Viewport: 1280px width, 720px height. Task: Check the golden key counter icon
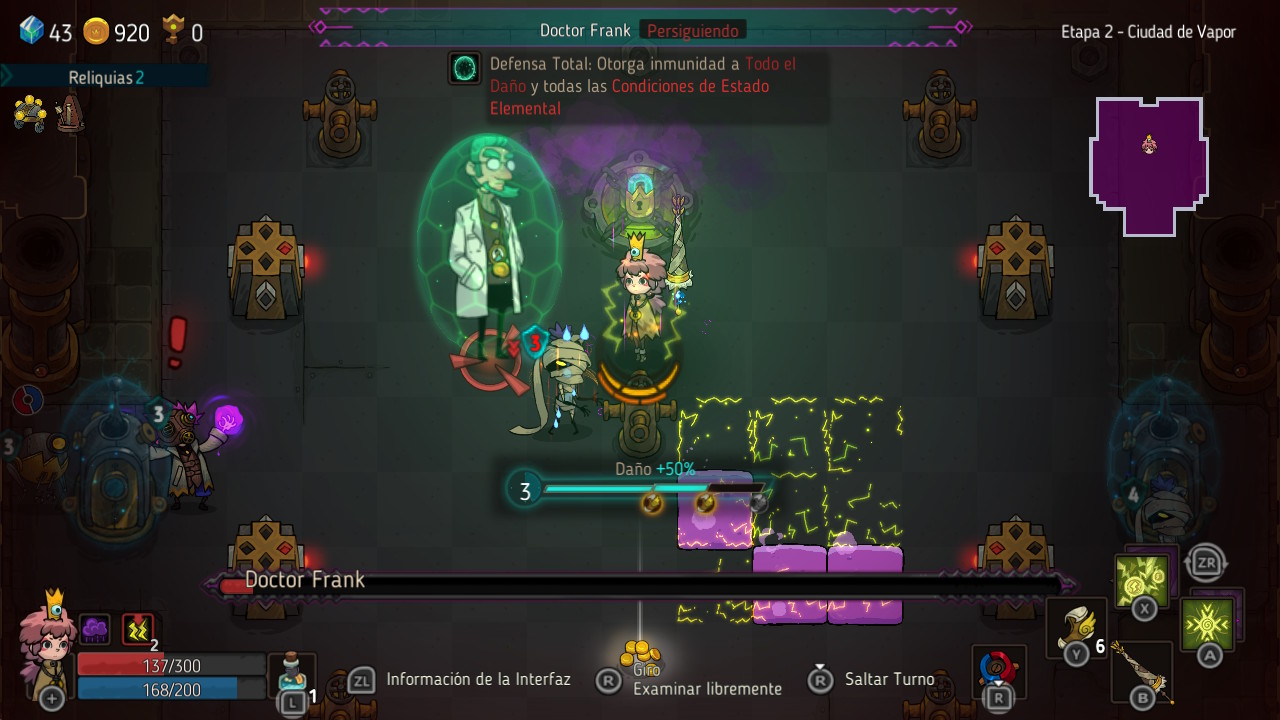tap(174, 30)
